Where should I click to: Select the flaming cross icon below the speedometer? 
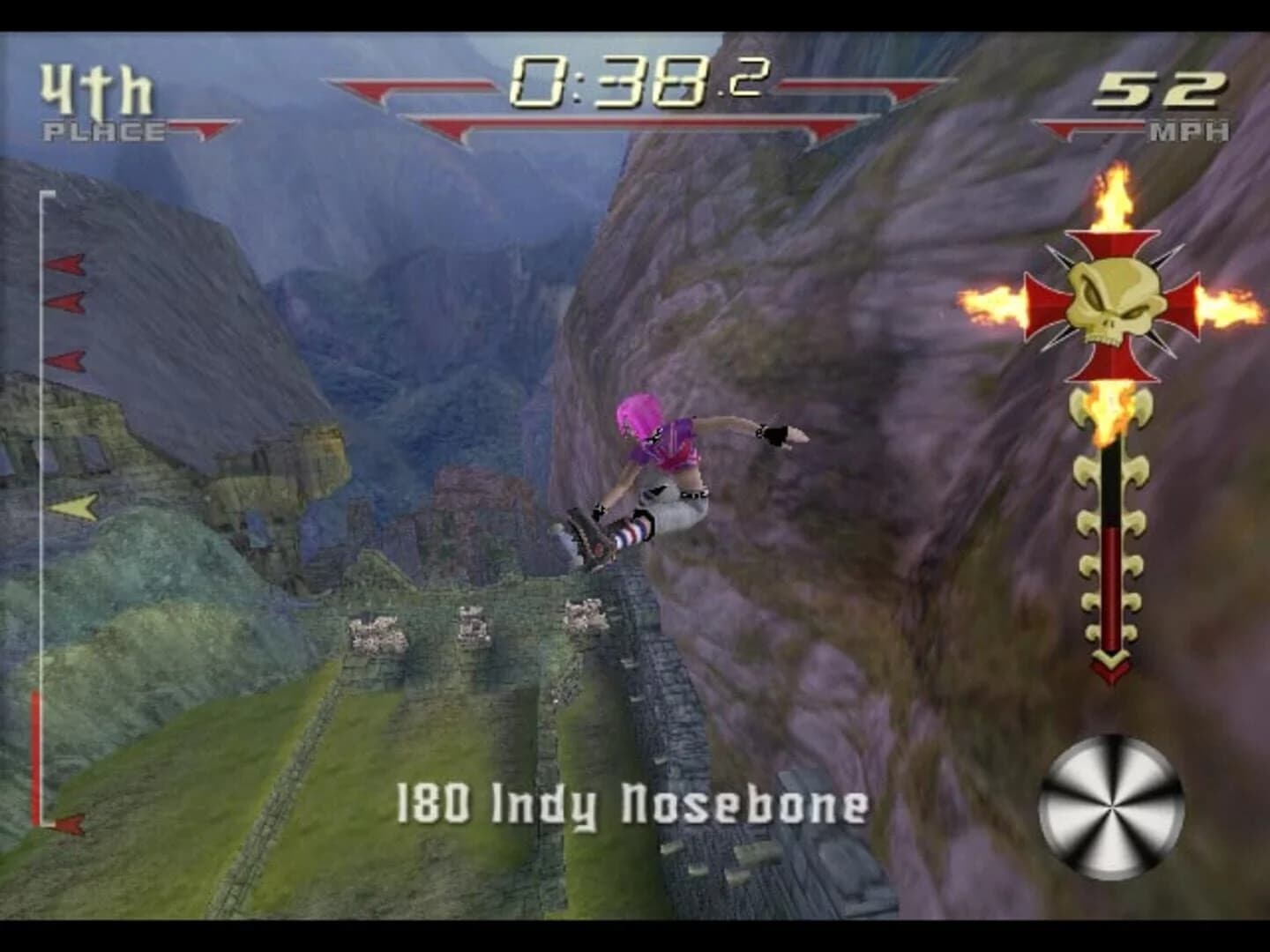[1113, 302]
